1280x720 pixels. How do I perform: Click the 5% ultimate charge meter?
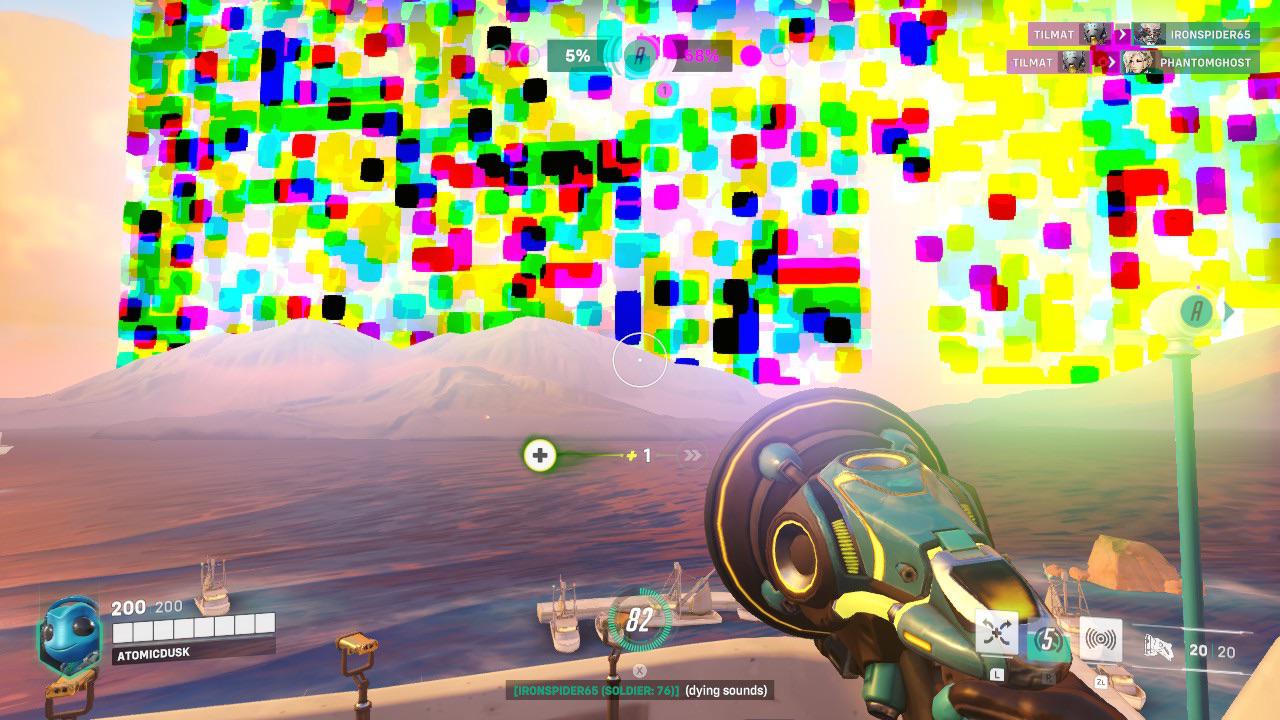(x=577, y=56)
